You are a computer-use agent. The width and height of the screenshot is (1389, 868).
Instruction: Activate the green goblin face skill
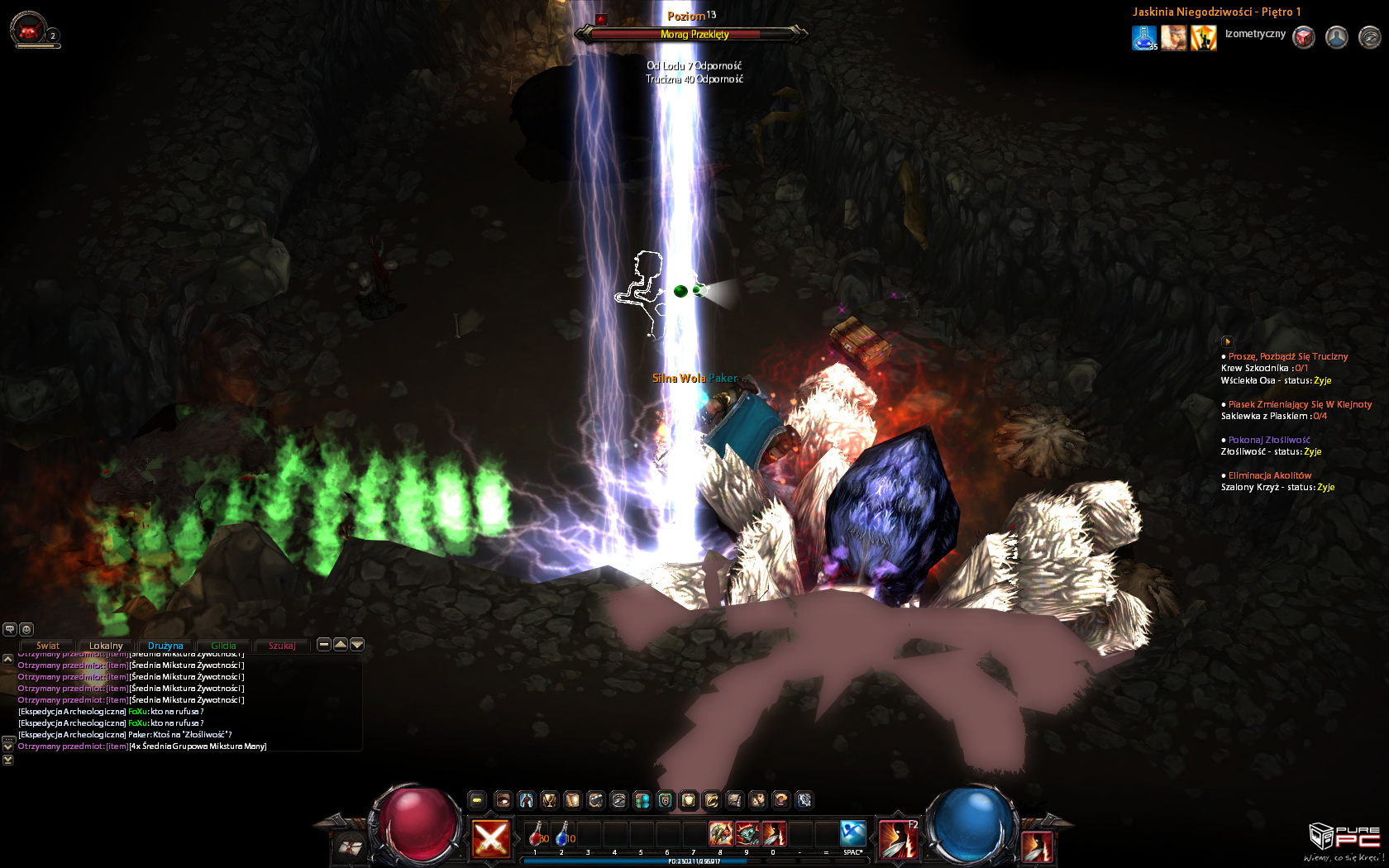pos(747,833)
